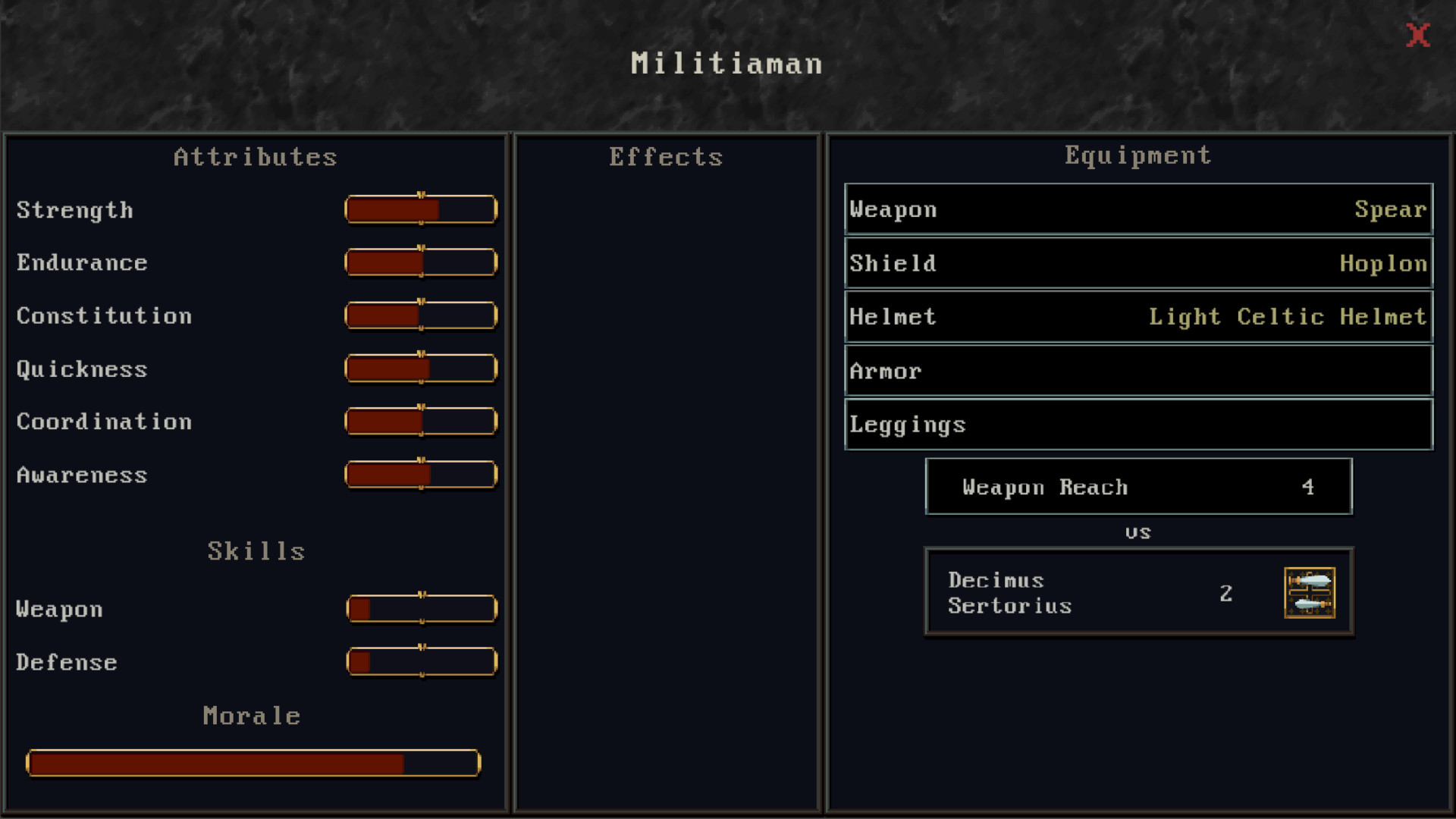Click the Quickness attribute bar
The height and width of the screenshot is (819, 1456).
pos(421,369)
